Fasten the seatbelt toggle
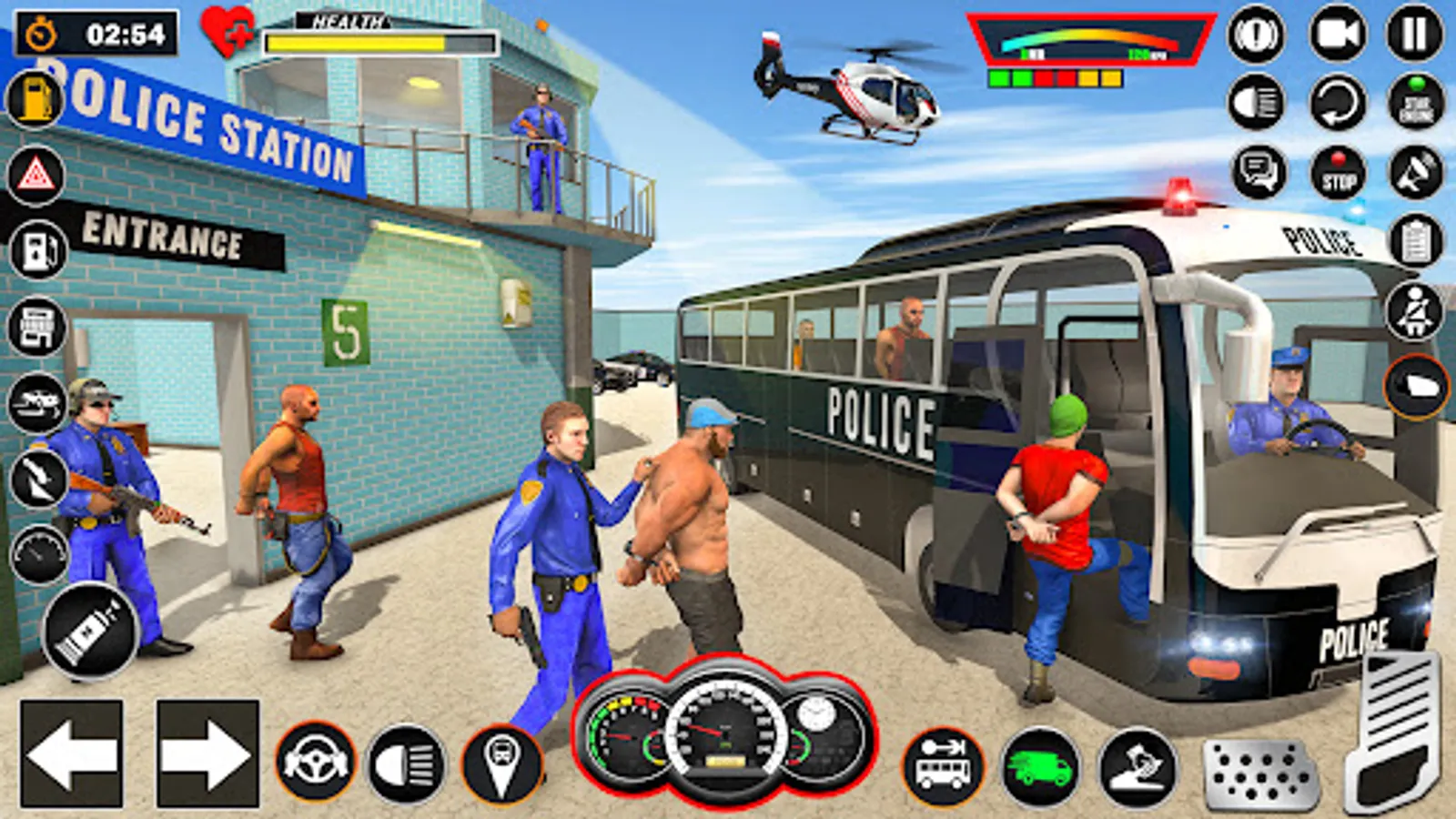Image resolution: width=1456 pixels, height=819 pixels. pyautogui.click(x=1413, y=308)
